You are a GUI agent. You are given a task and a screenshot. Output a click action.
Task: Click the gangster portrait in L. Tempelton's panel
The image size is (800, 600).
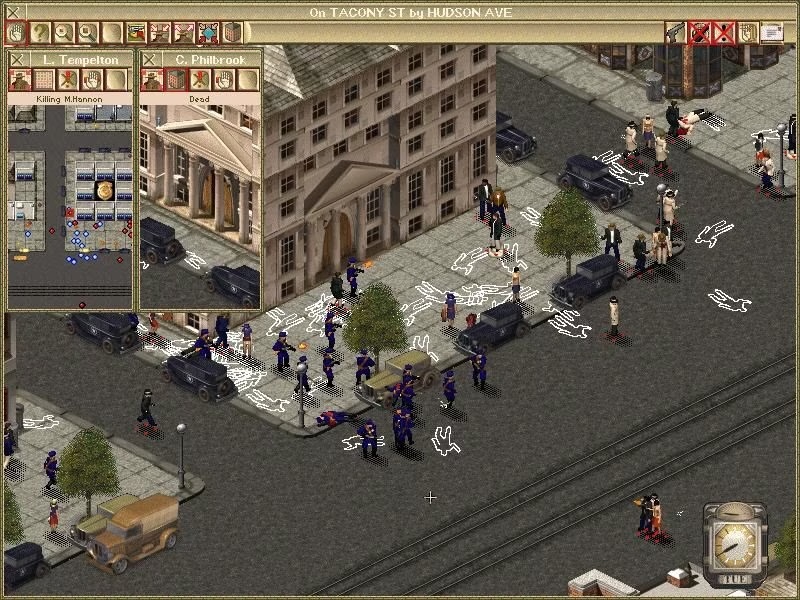[20, 80]
